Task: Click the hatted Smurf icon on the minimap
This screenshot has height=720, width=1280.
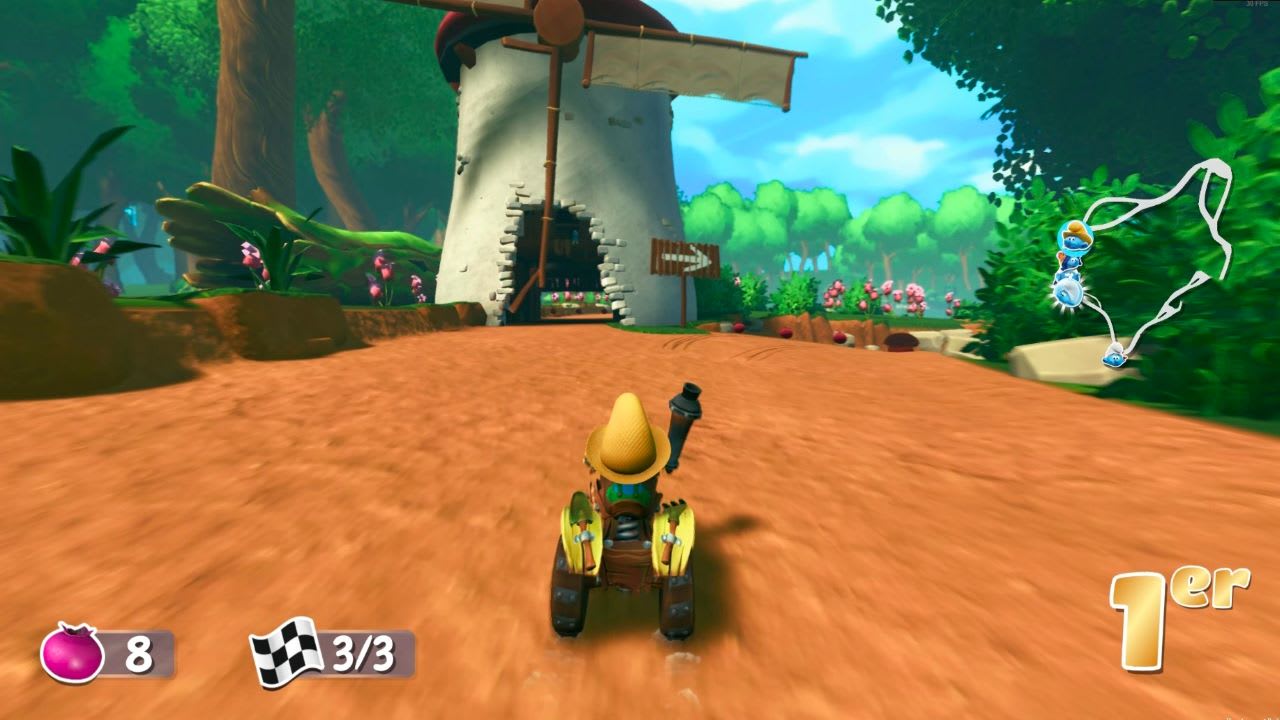Action: coord(1075,237)
